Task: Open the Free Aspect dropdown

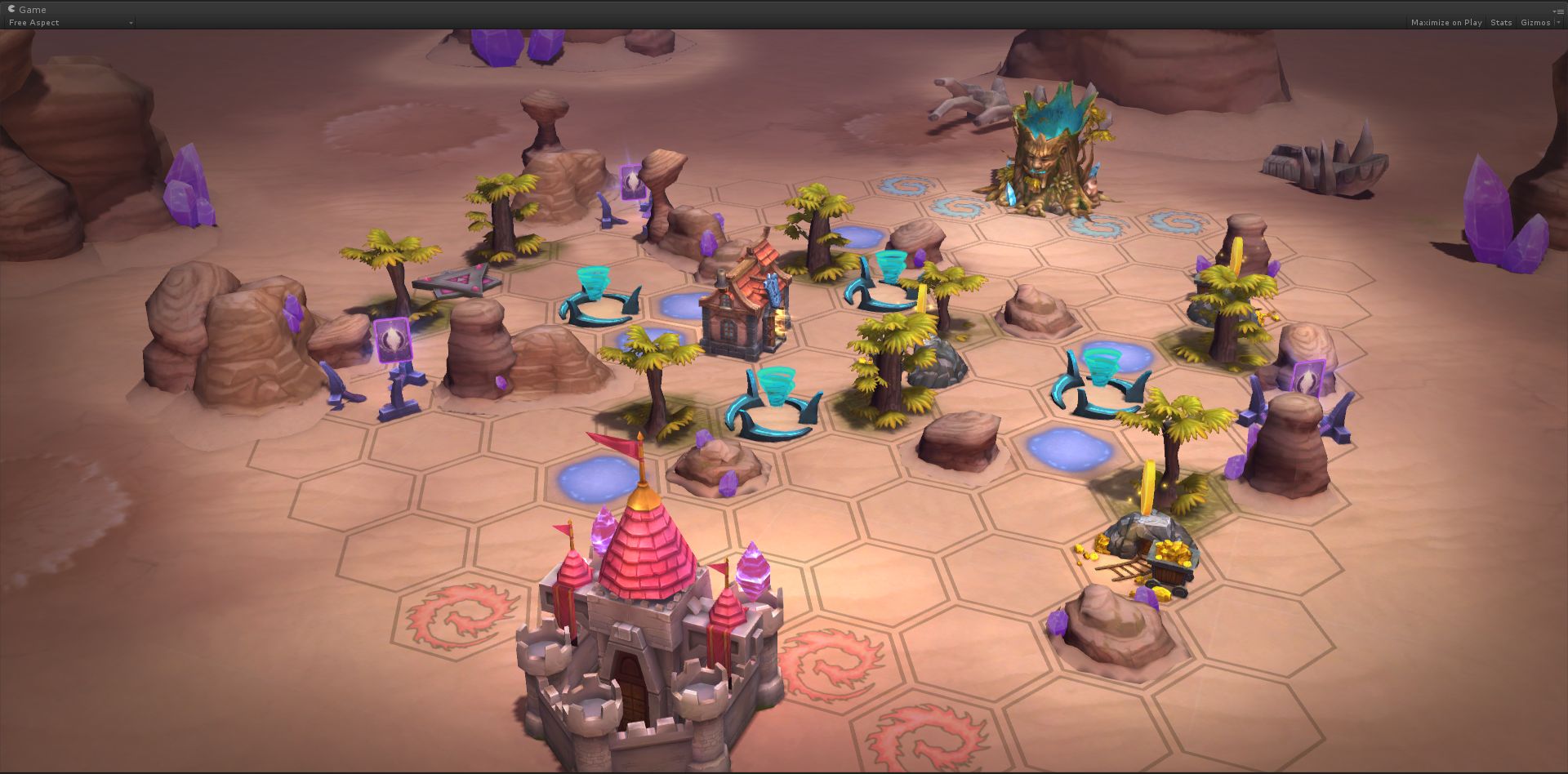Action: point(69,23)
